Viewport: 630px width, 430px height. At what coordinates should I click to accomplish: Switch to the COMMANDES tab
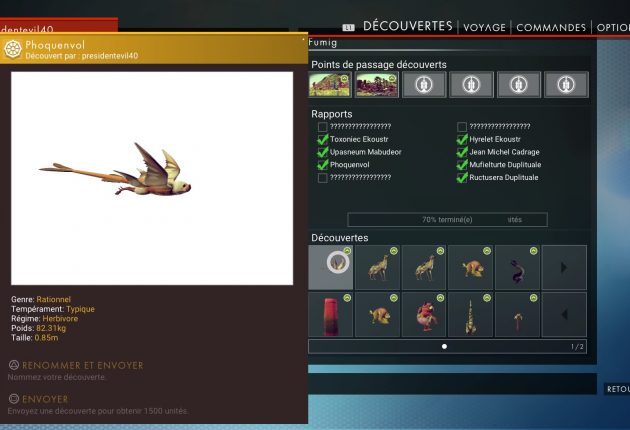click(x=551, y=27)
